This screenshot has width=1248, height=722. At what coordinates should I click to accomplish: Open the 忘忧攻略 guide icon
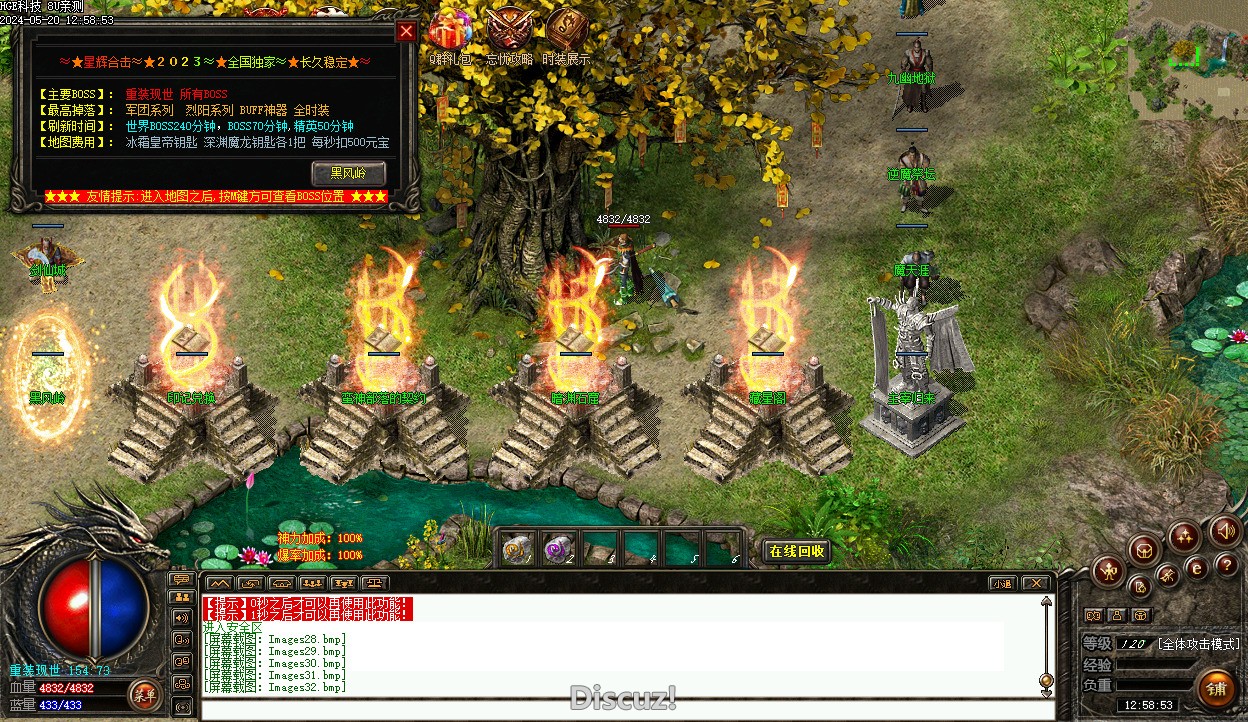[x=510, y=30]
